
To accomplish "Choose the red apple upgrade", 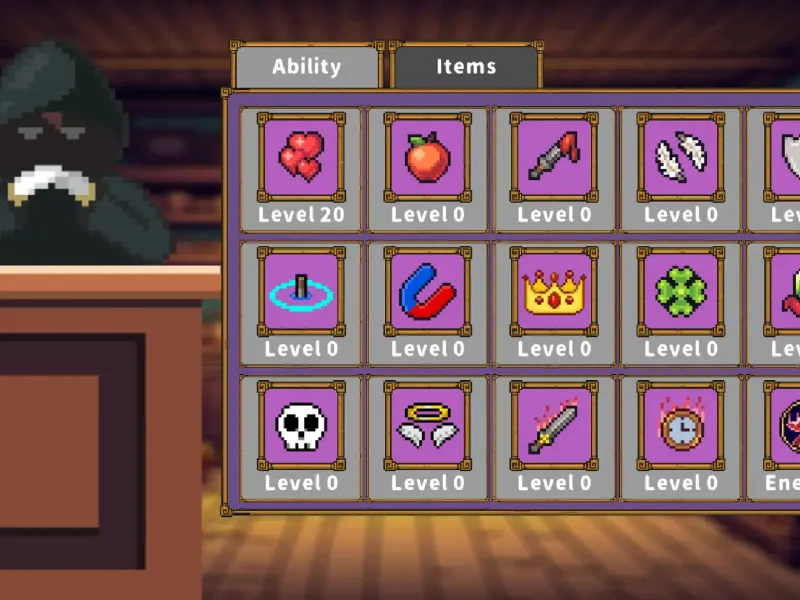I will click(427, 158).
